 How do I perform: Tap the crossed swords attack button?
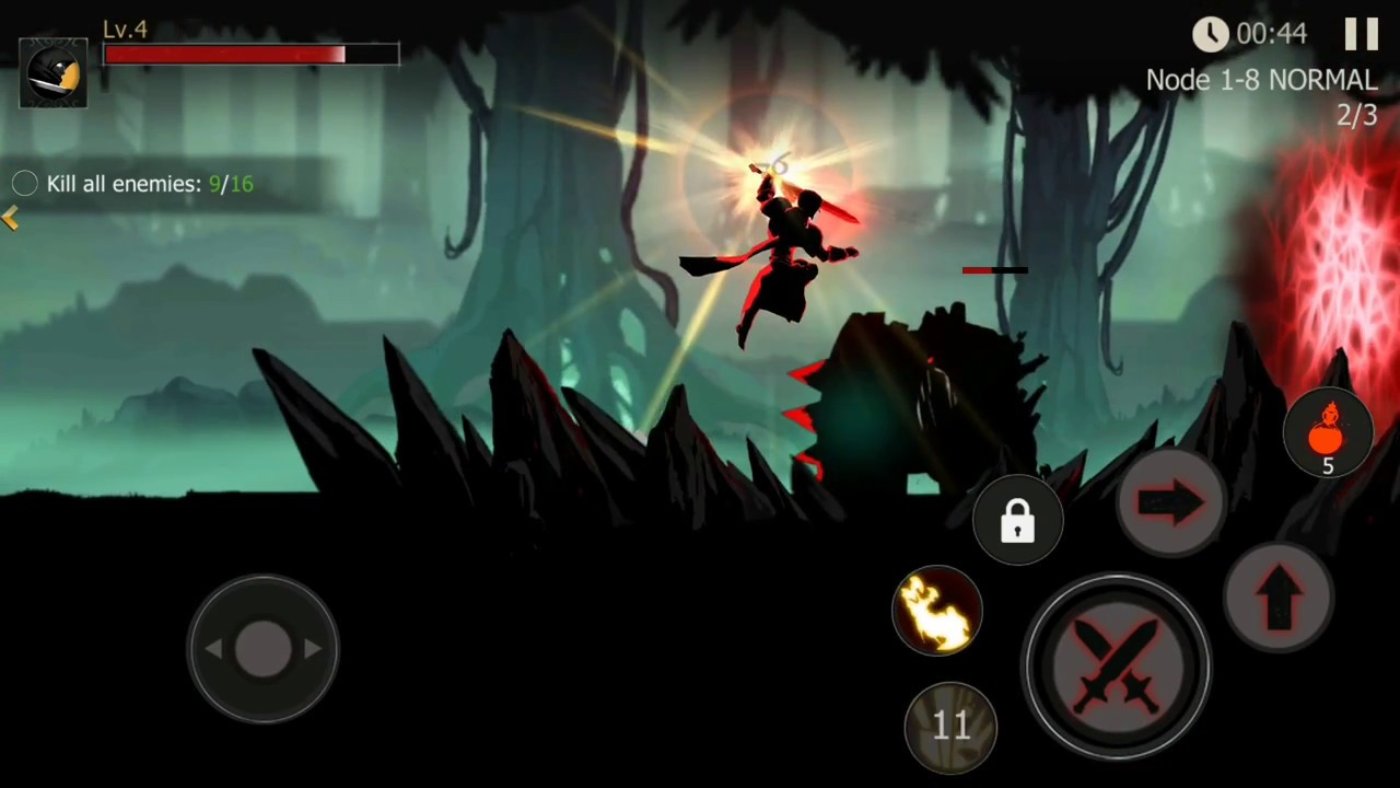1115,665
